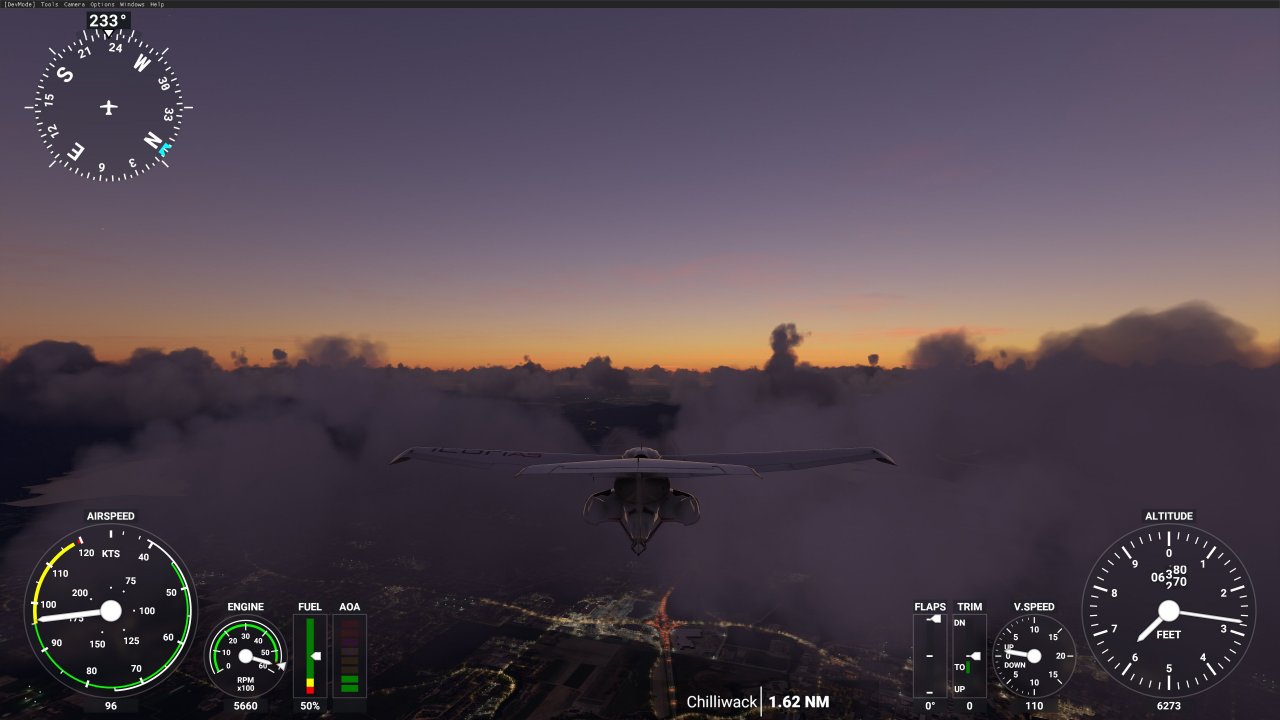Image resolution: width=1280 pixels, height=720 pixels.
Task: Click the Chilliwack destination label
Action: (x=722, y=702)
